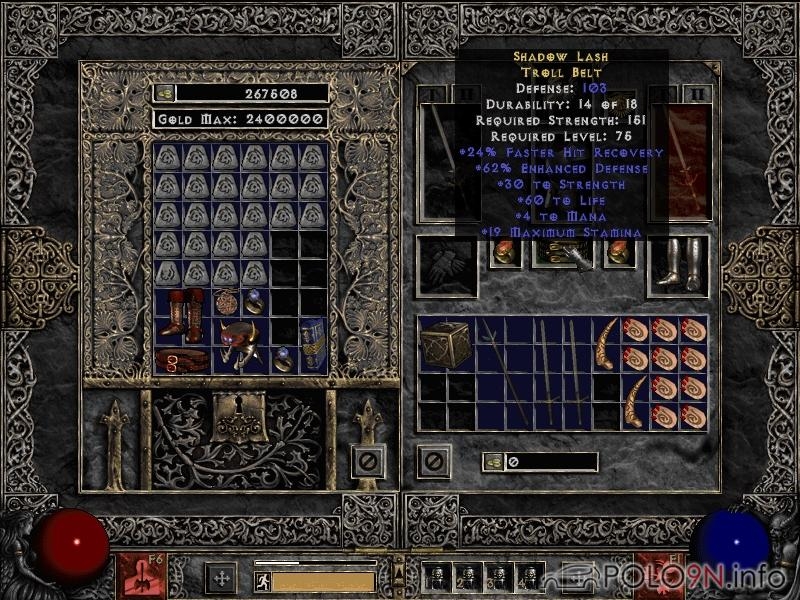The width and height of the screenshot is (800, 600).
Task: Grab the blue tome in the stash
Action: pos(313,345)
